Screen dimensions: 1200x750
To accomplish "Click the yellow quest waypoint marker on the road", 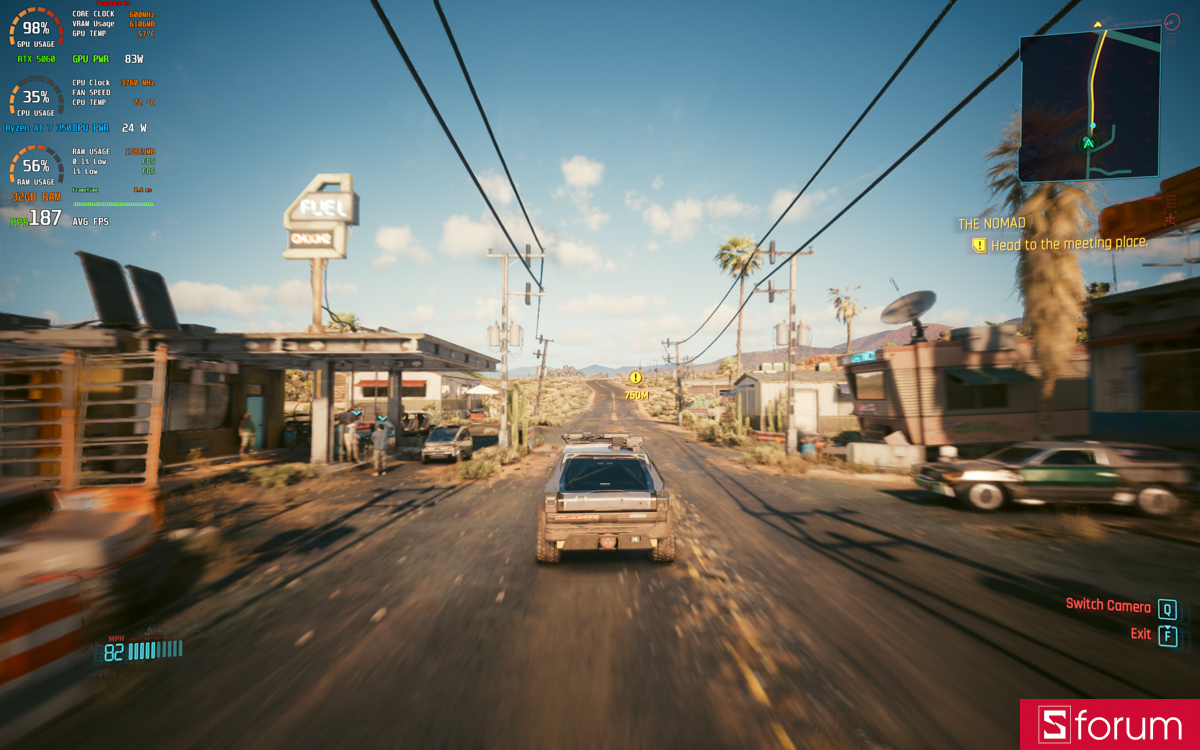I will tap(635, 378).
